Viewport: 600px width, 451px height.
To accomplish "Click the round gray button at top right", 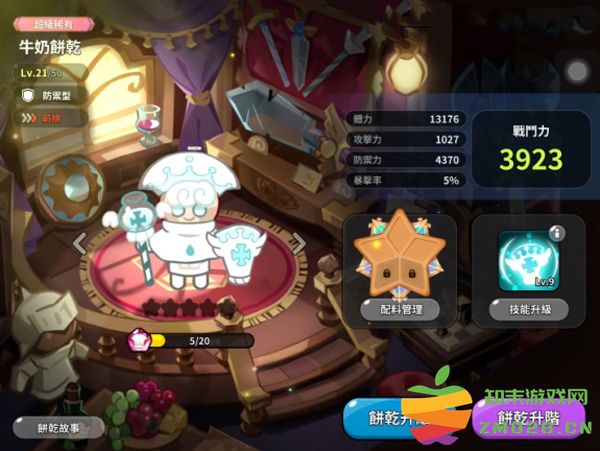I will click(x=577, y=71).
